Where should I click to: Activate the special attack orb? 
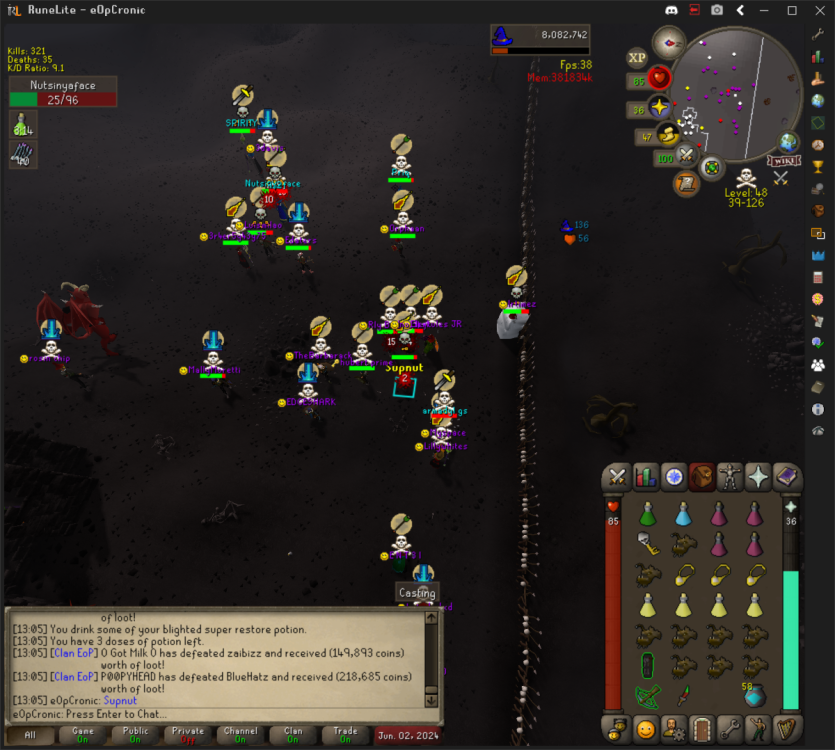pyautogui.click(x=686, y=155)
